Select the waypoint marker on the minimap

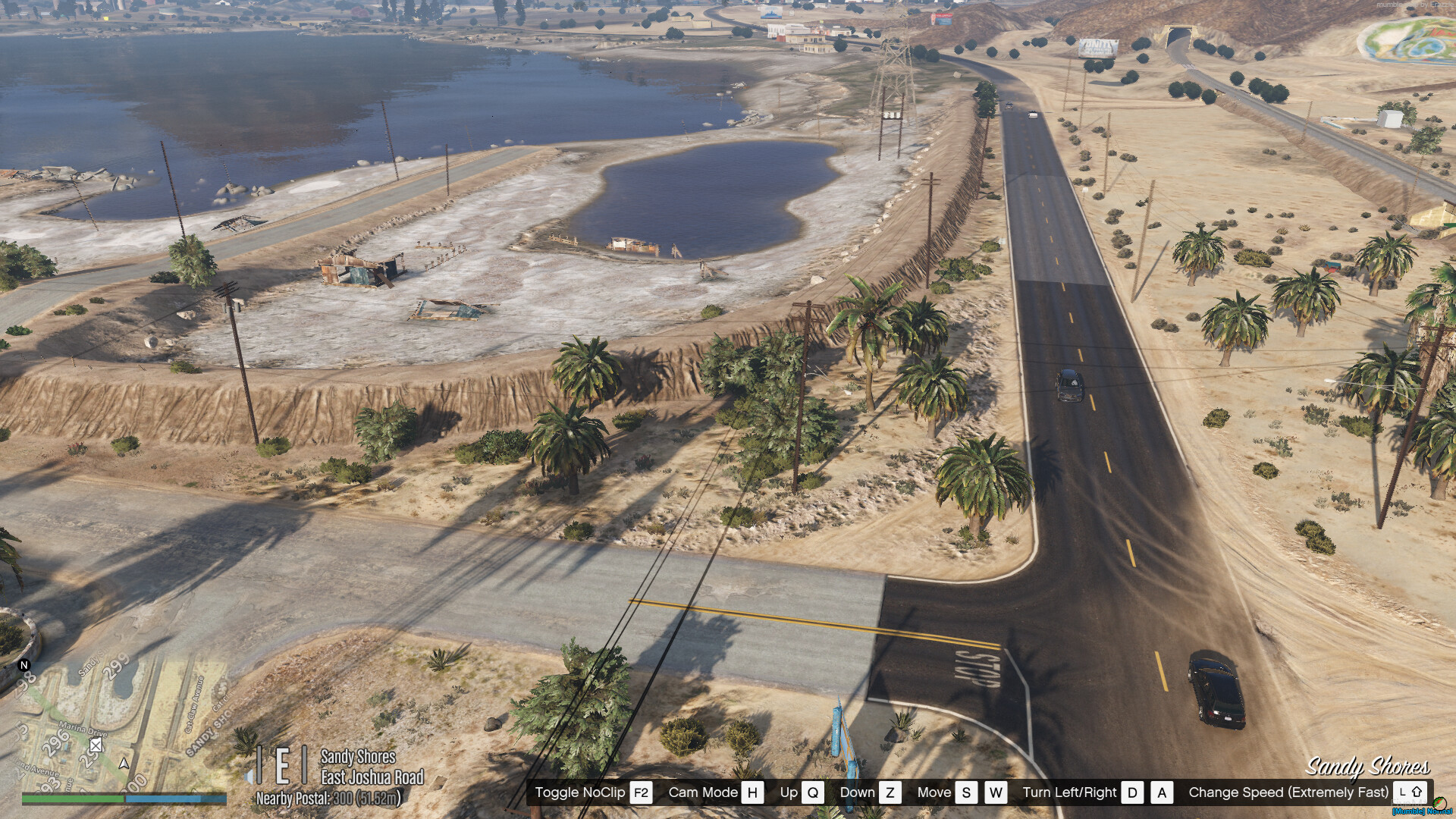pyautogui.click(x=95, y=745)
